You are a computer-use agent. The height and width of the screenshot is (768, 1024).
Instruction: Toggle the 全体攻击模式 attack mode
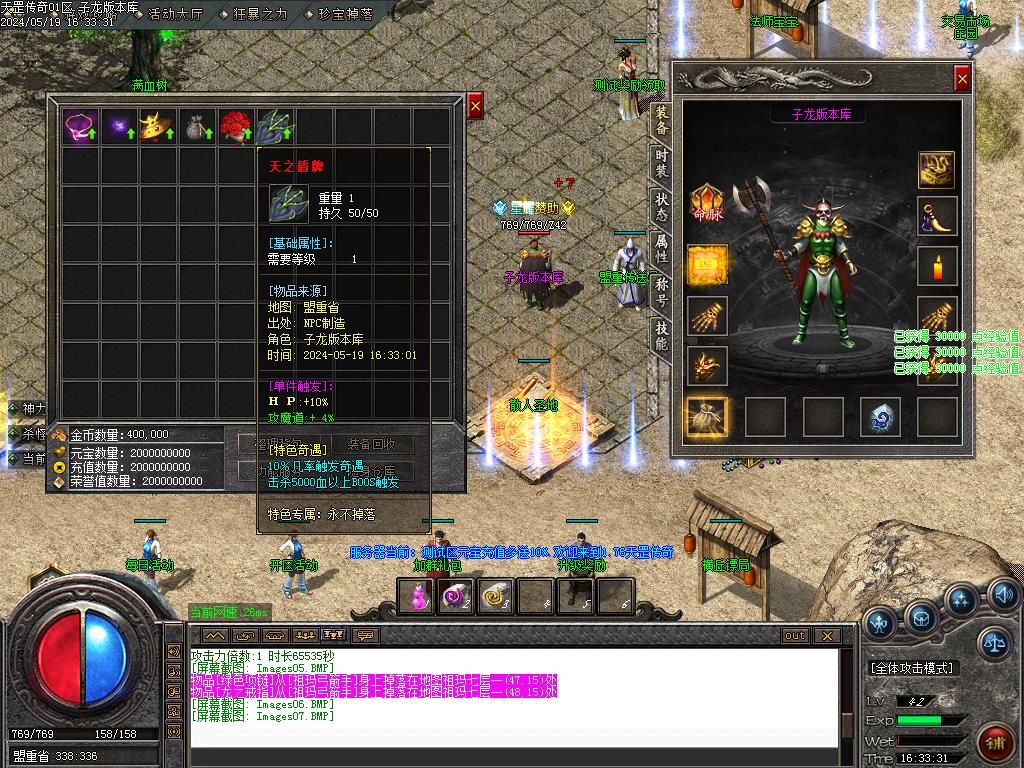(912, 668)
